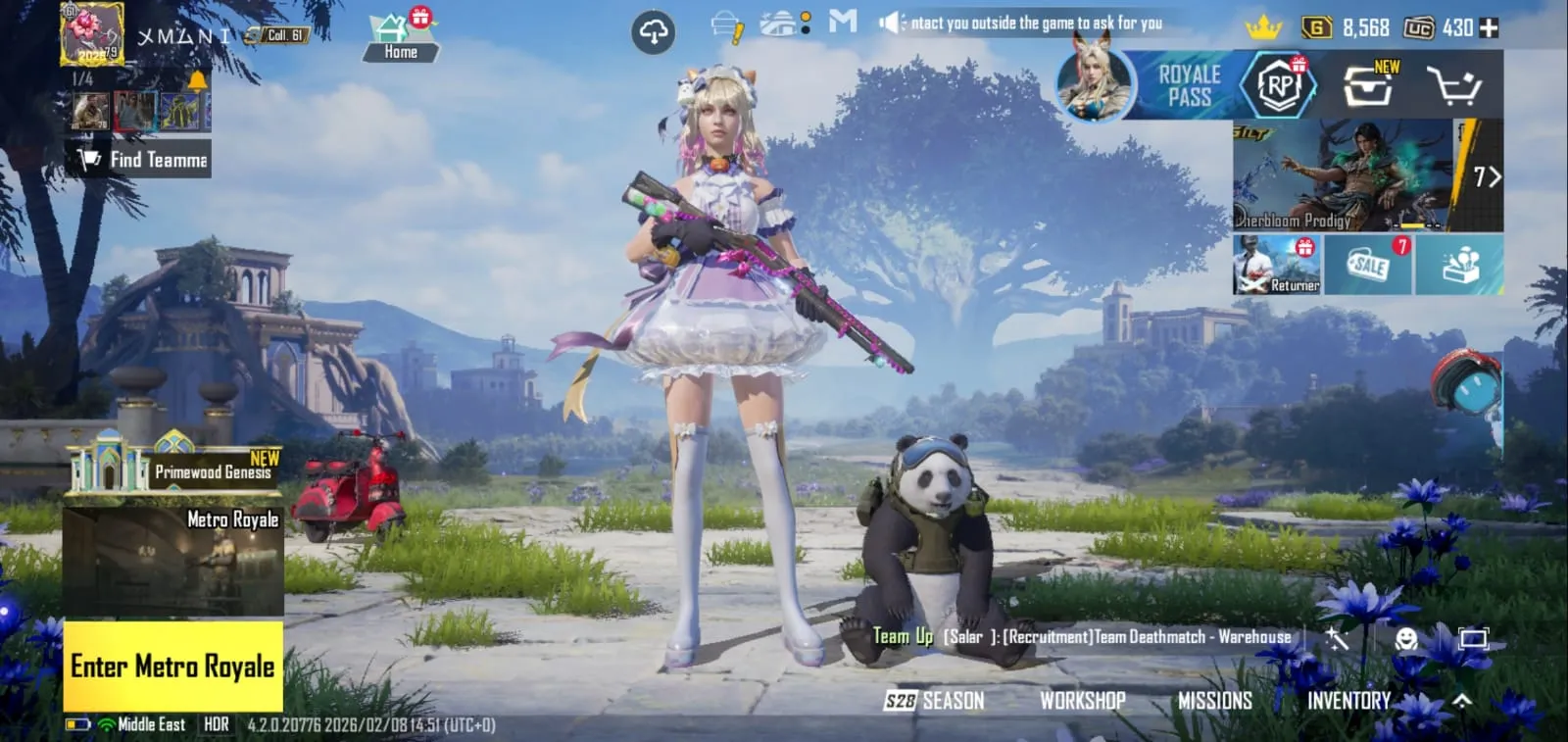
Task: Tap the screenshot frame icon bottom right
Action: coord(1475,637)
